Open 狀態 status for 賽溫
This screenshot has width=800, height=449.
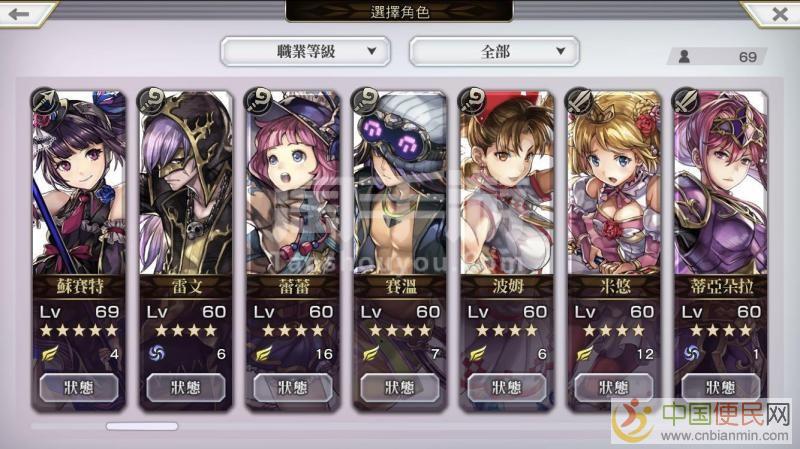pyautogui.click(x=399, y=387)
